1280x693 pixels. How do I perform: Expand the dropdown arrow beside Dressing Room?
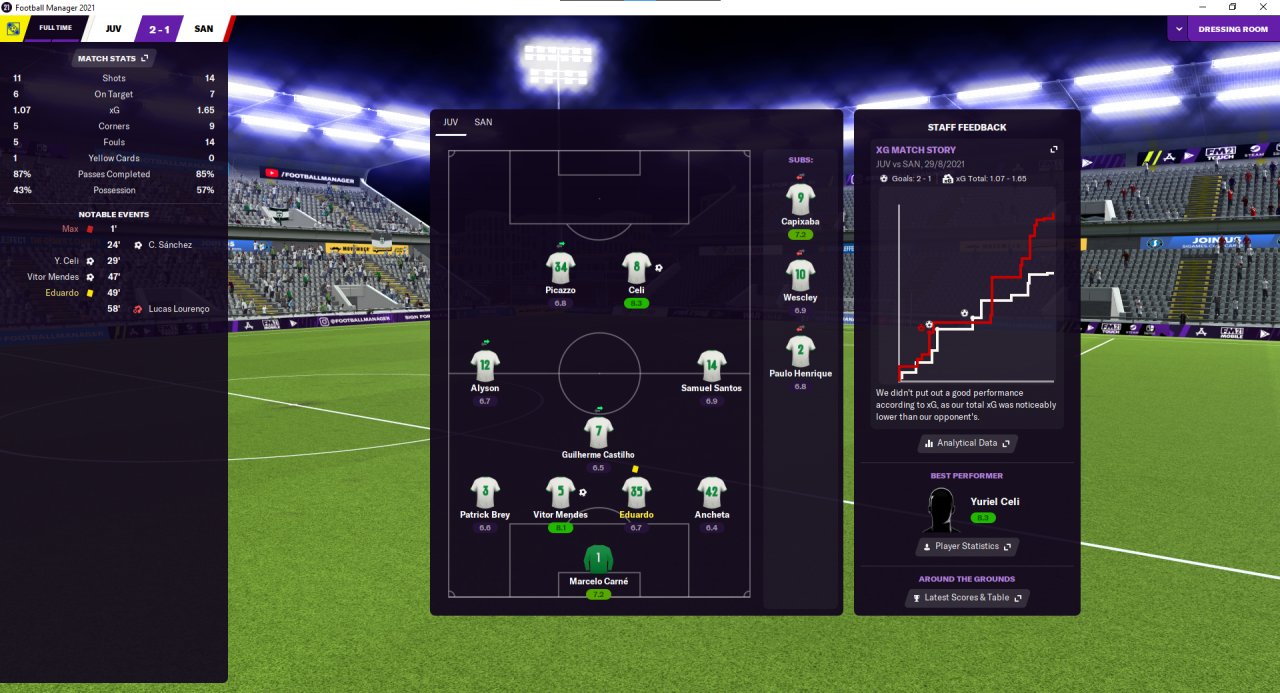click(1179, 29)
